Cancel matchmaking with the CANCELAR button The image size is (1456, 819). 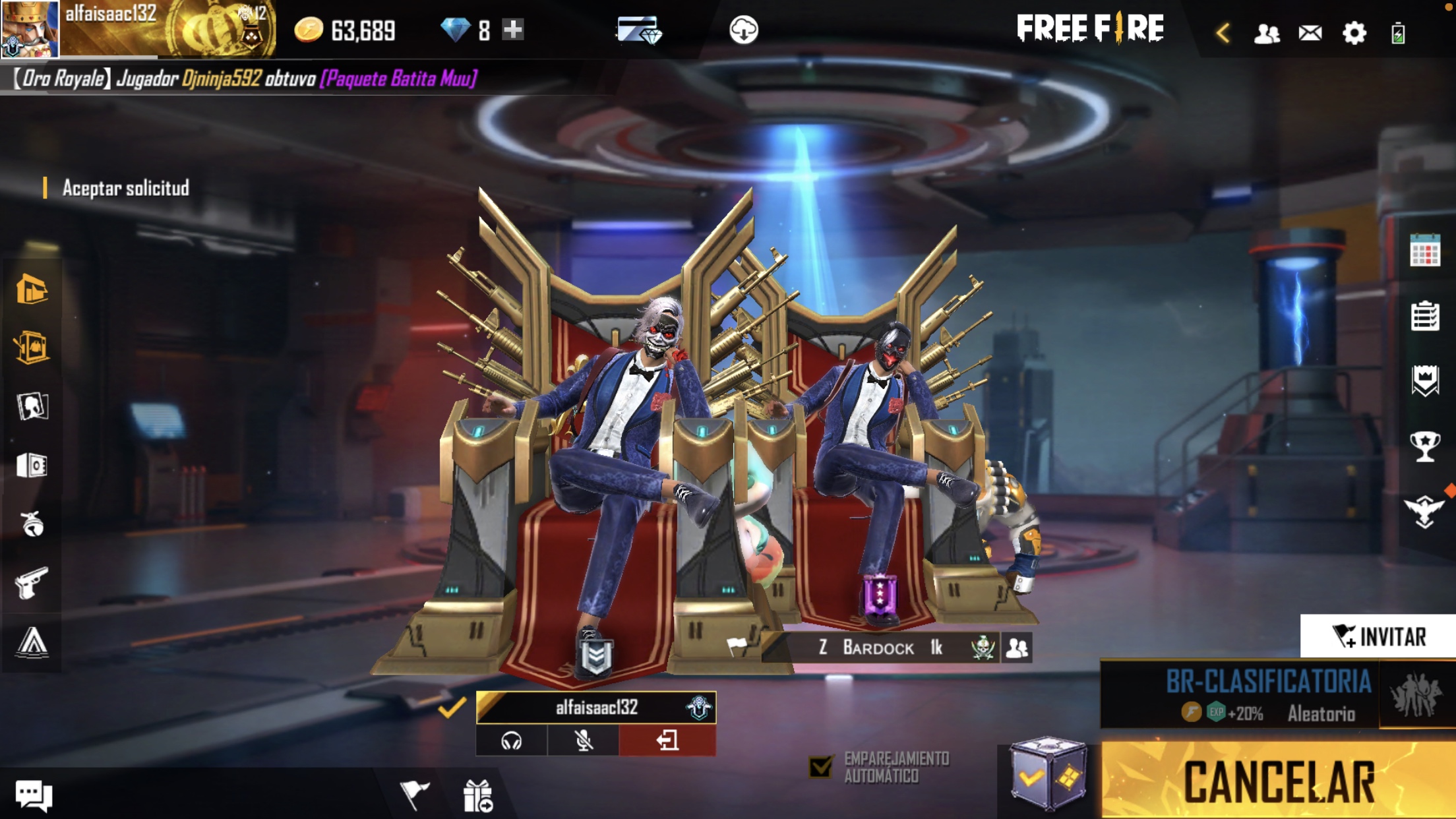1278,781
